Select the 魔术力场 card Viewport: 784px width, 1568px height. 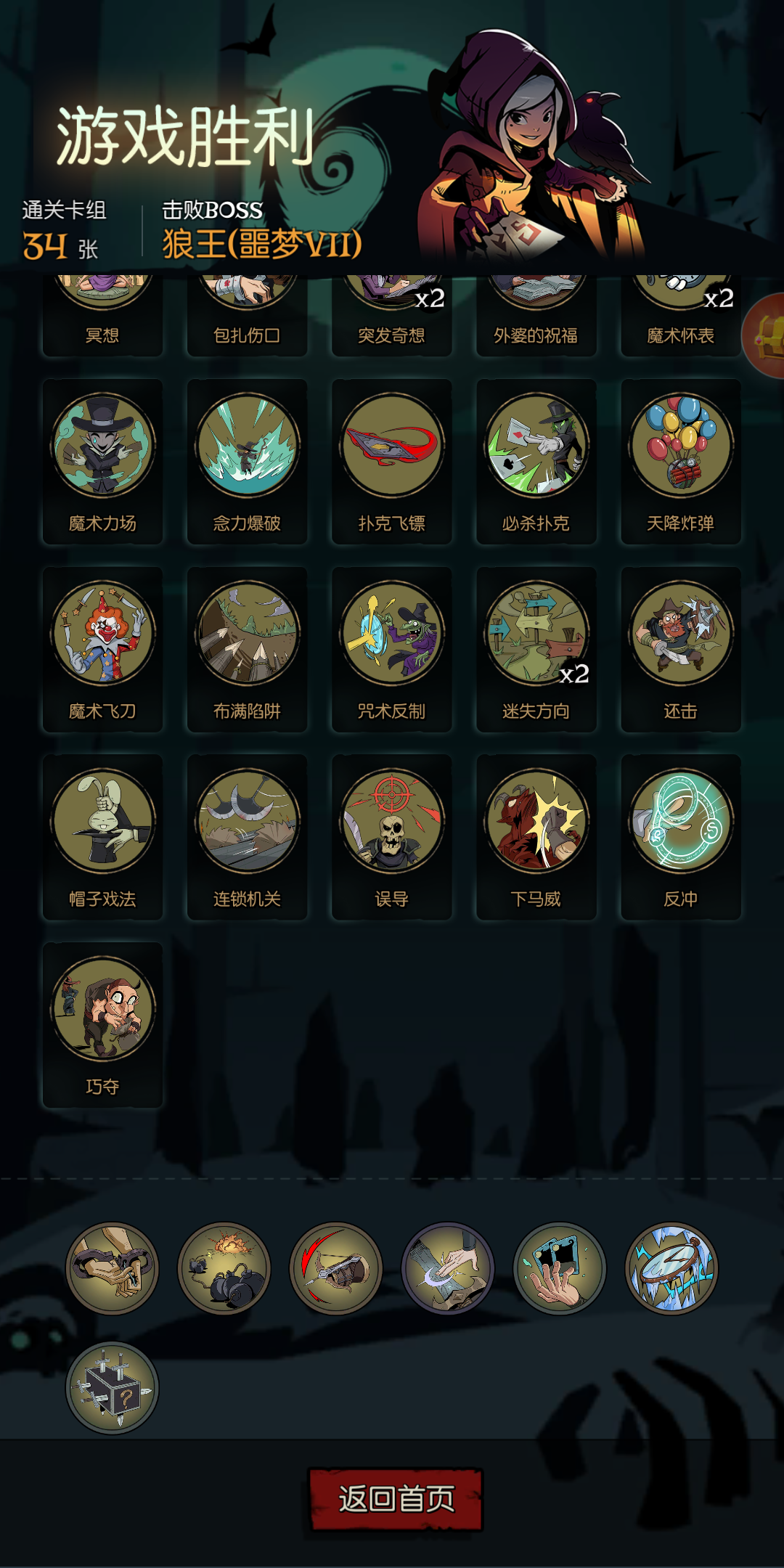(102, 461)
